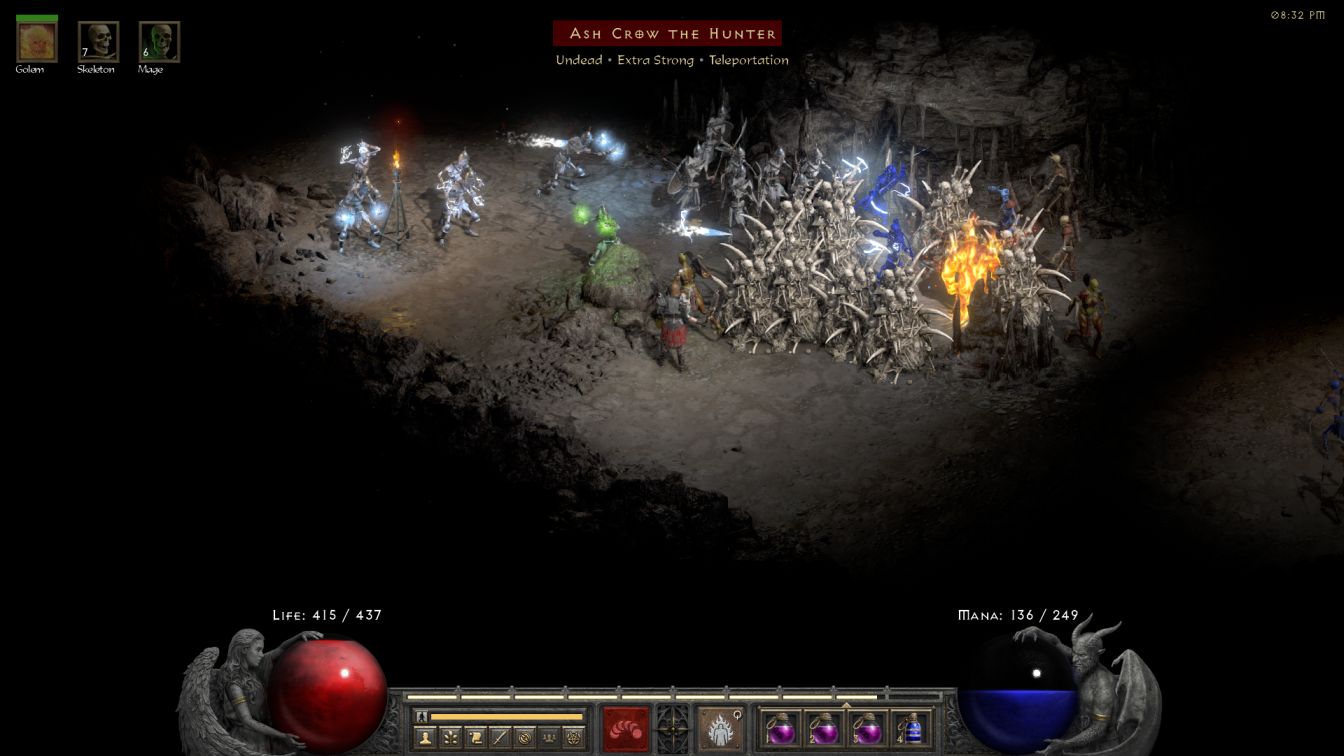
Task: Click the Mage minion portrait
Action: (x=159, y=42)
